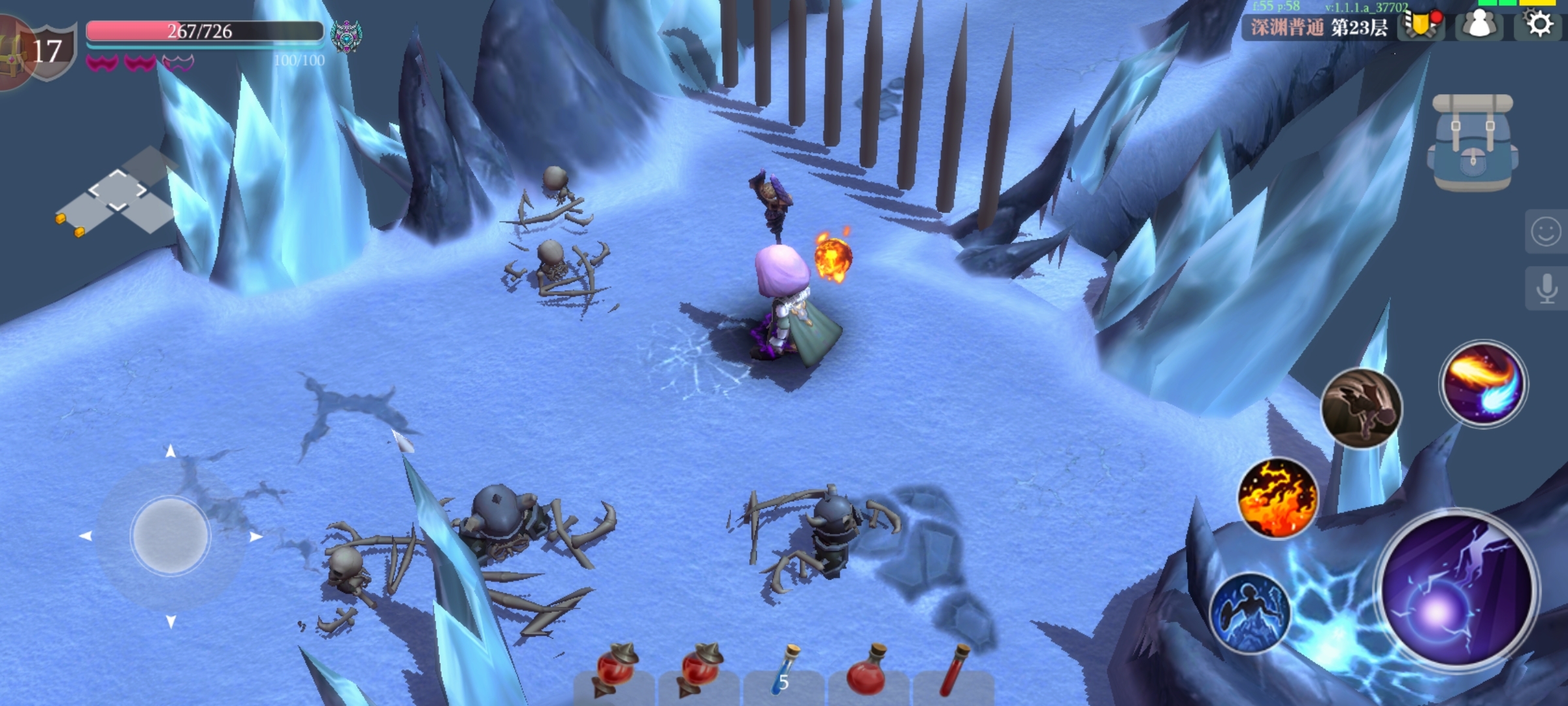Inspect the emblem buff icon beside health bar
Screen dimensions: 1568x706
(346, 35)
